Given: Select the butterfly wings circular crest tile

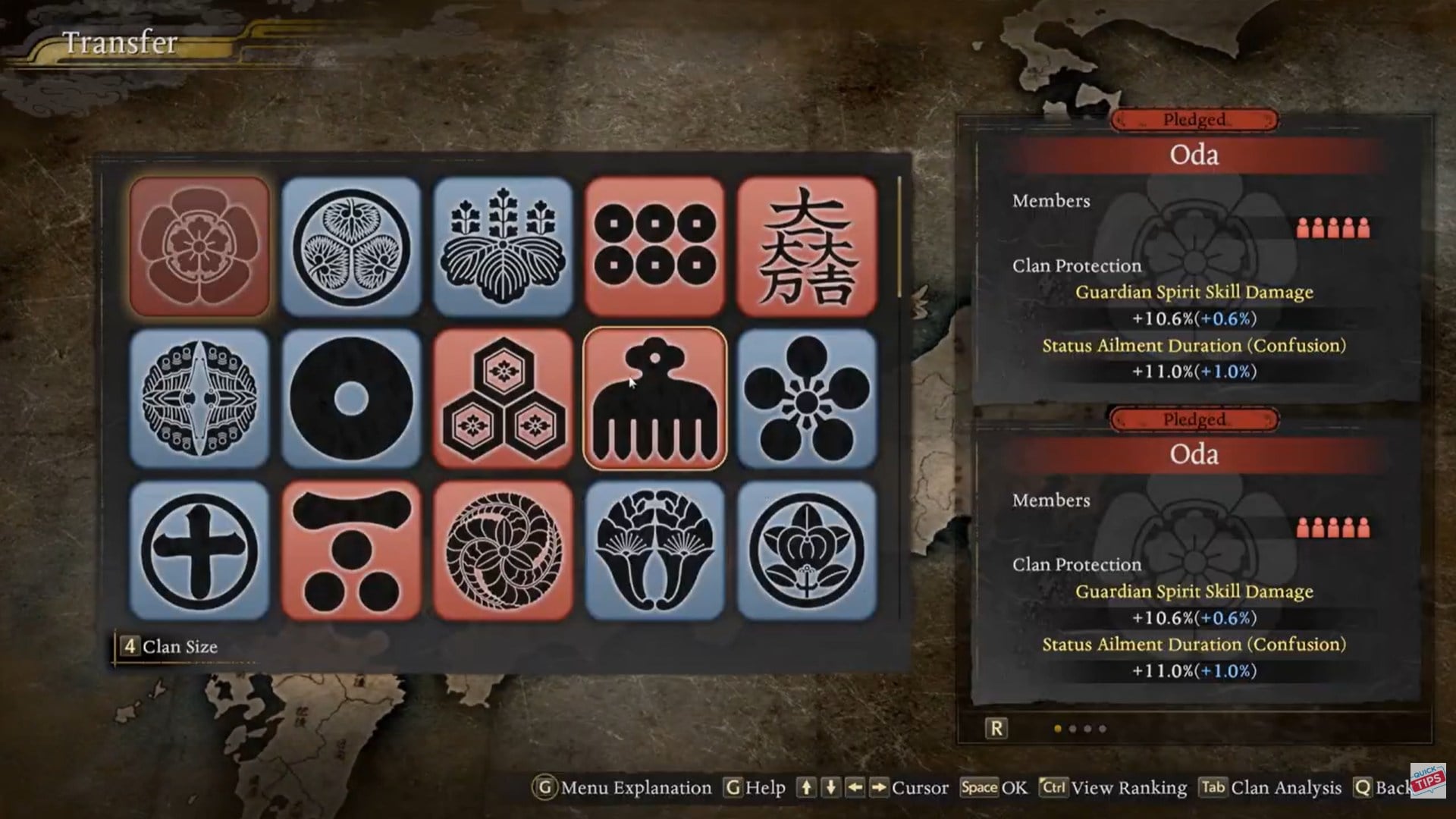Looking at the screenshot, I should [199, 398].
